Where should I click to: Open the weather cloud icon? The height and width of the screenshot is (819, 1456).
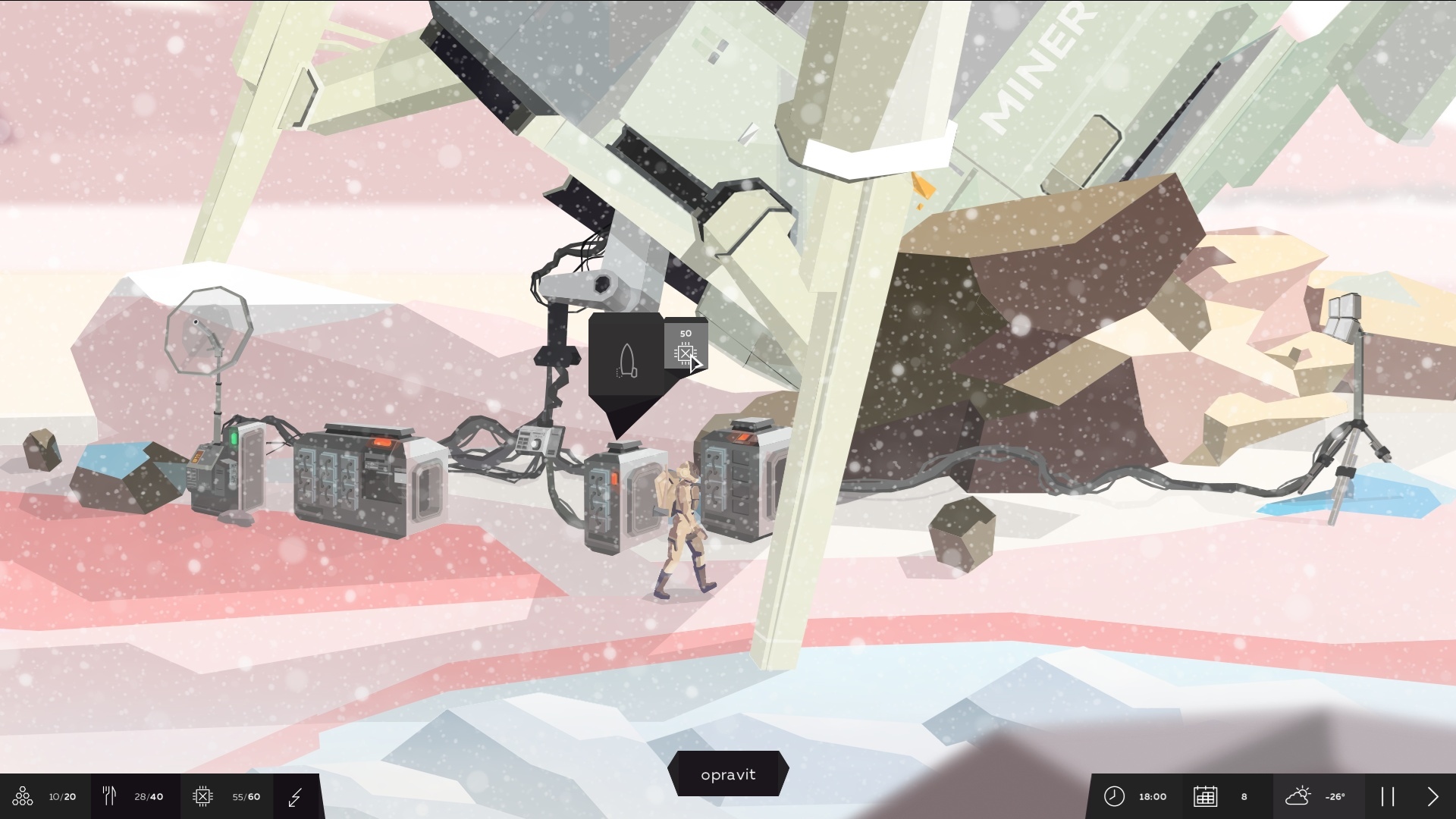(x=1298, y=796)
